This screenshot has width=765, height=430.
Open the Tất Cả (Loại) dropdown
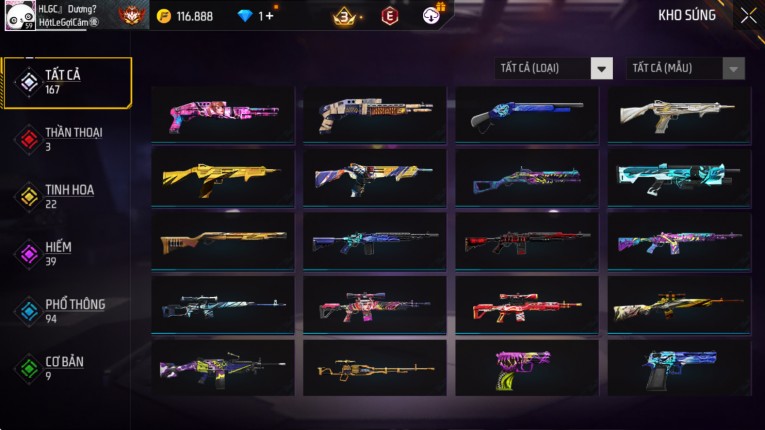coord(555,68)
